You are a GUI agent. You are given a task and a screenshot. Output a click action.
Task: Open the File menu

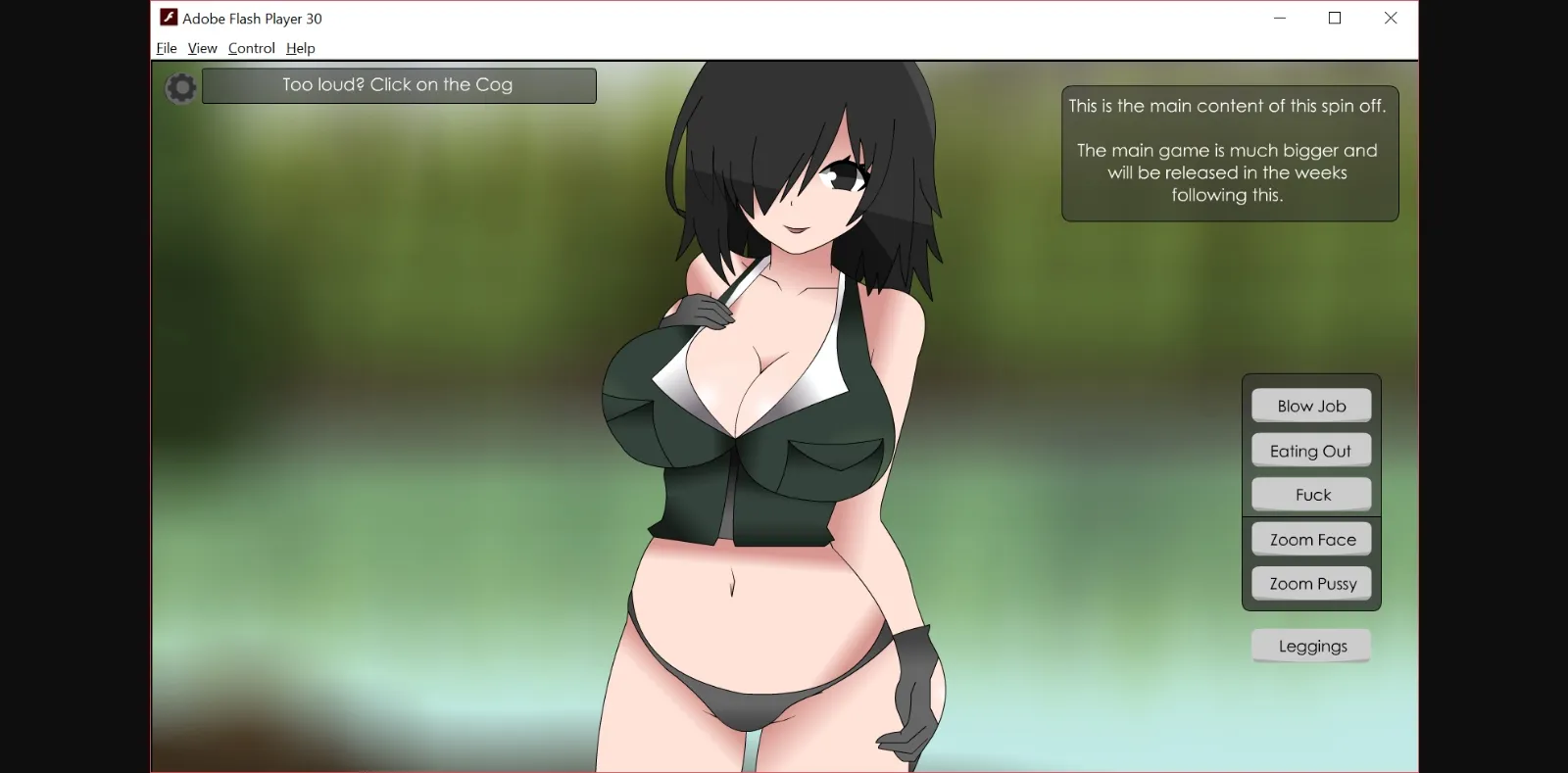(x=165, y=48)
